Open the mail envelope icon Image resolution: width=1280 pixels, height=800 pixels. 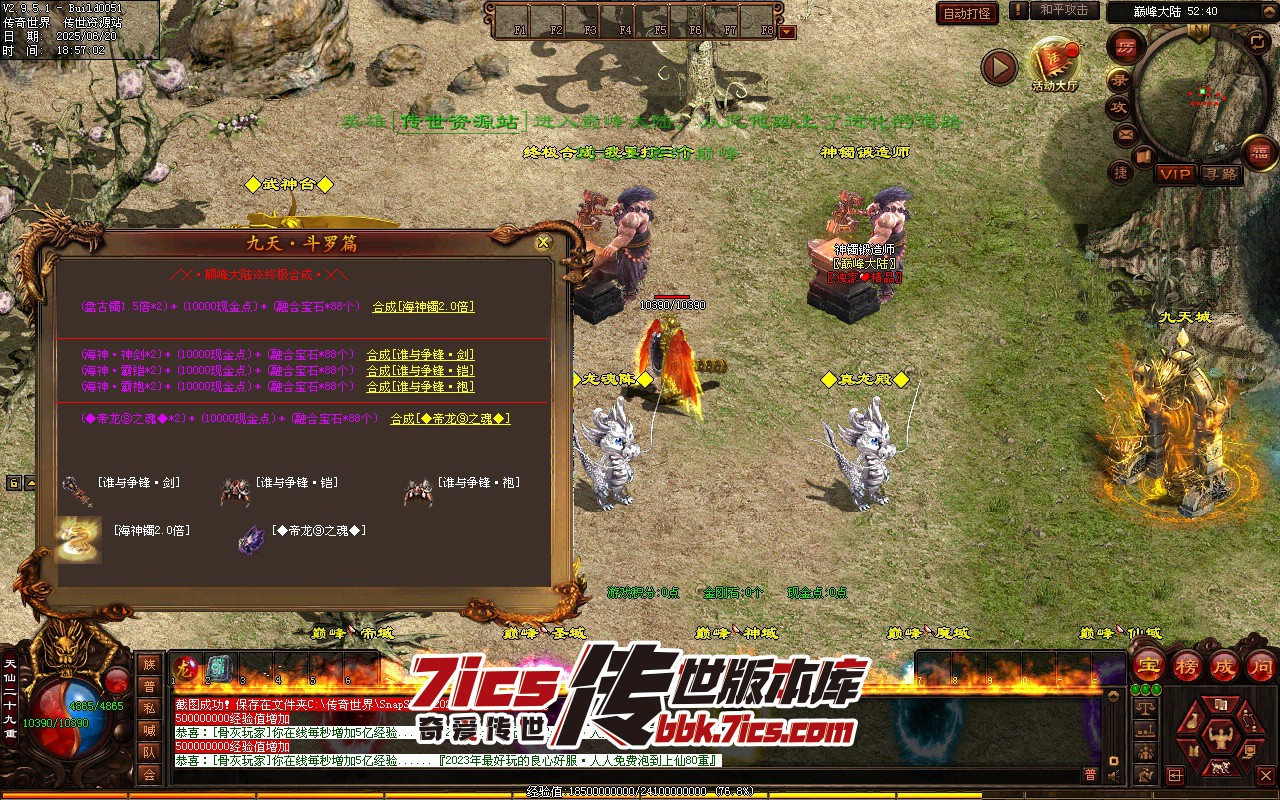[x=1125, y=133]
